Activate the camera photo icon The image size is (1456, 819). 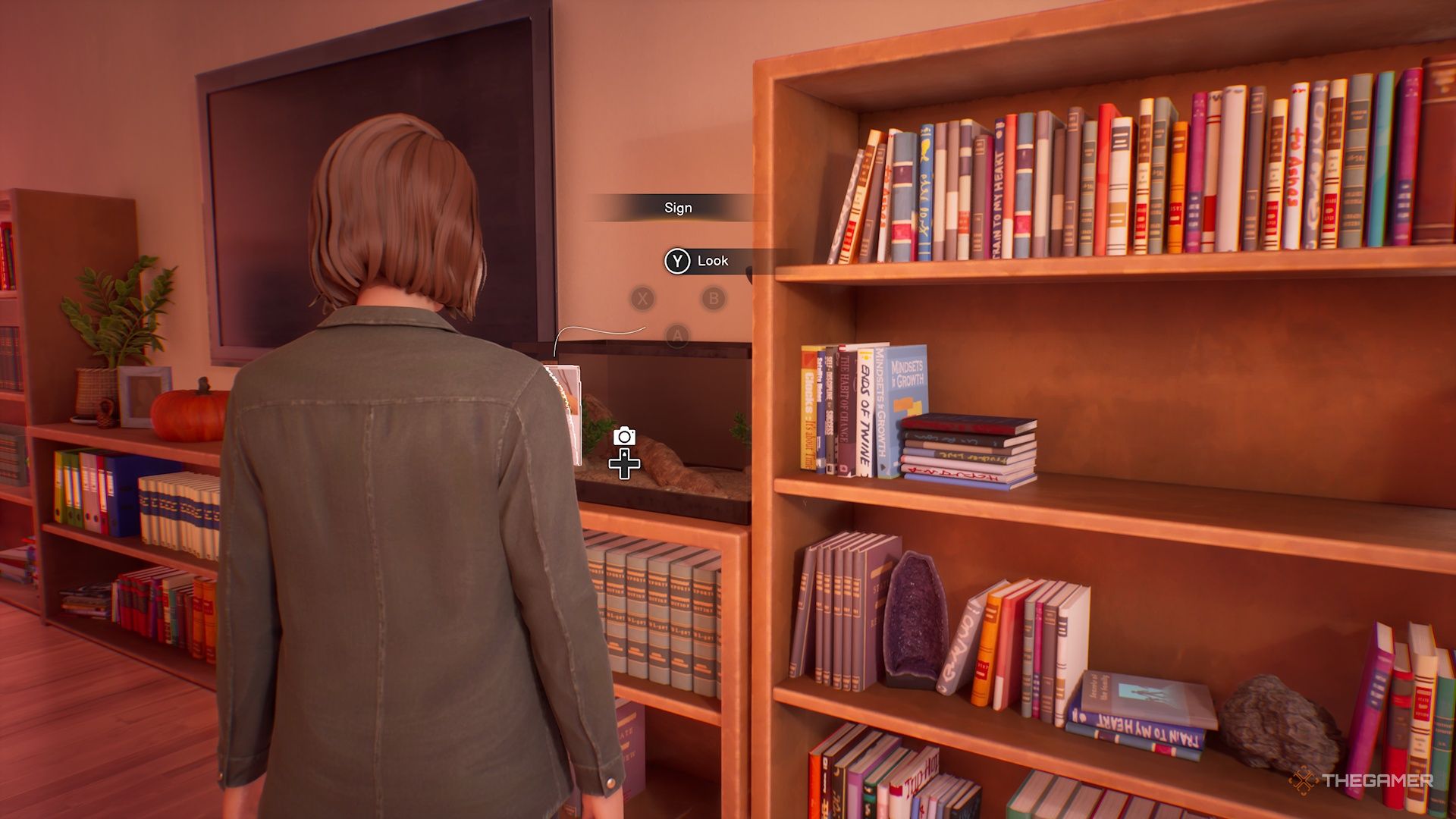point(624,436)
